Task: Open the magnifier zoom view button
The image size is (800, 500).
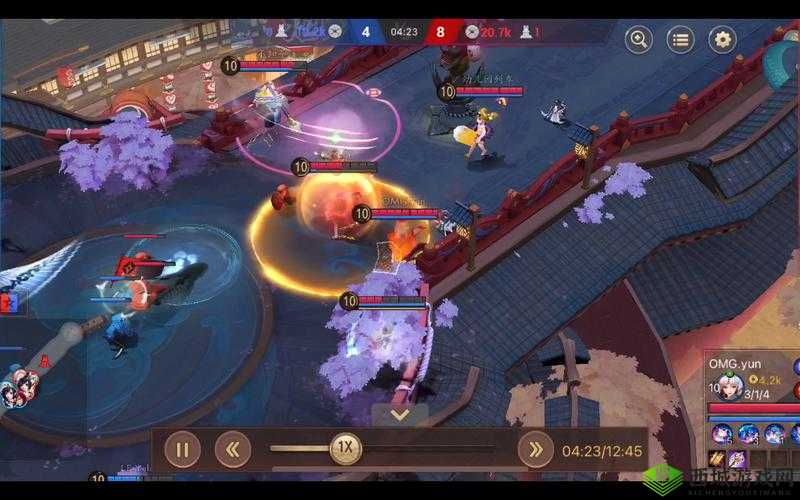Action: (x=639, y=40)
